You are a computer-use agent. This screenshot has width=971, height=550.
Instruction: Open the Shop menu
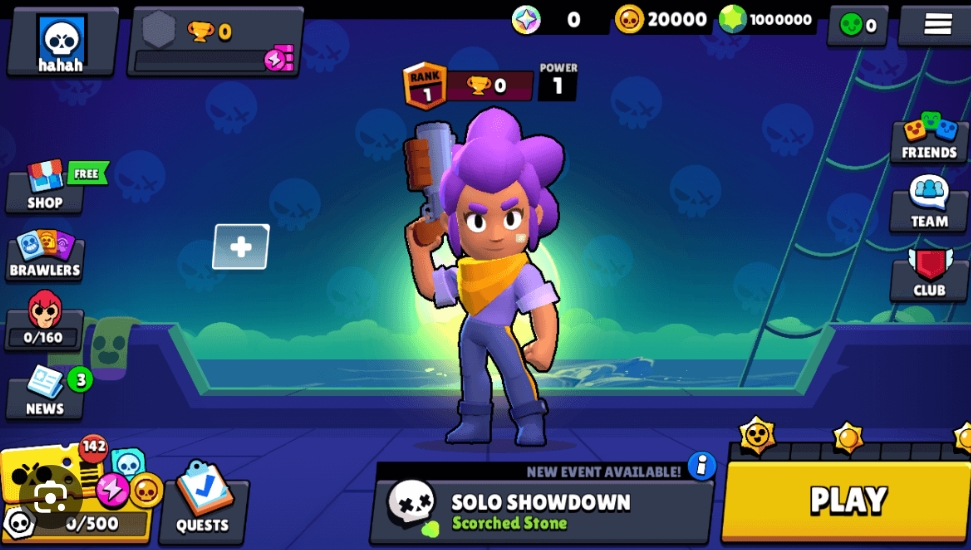point(45,187)
